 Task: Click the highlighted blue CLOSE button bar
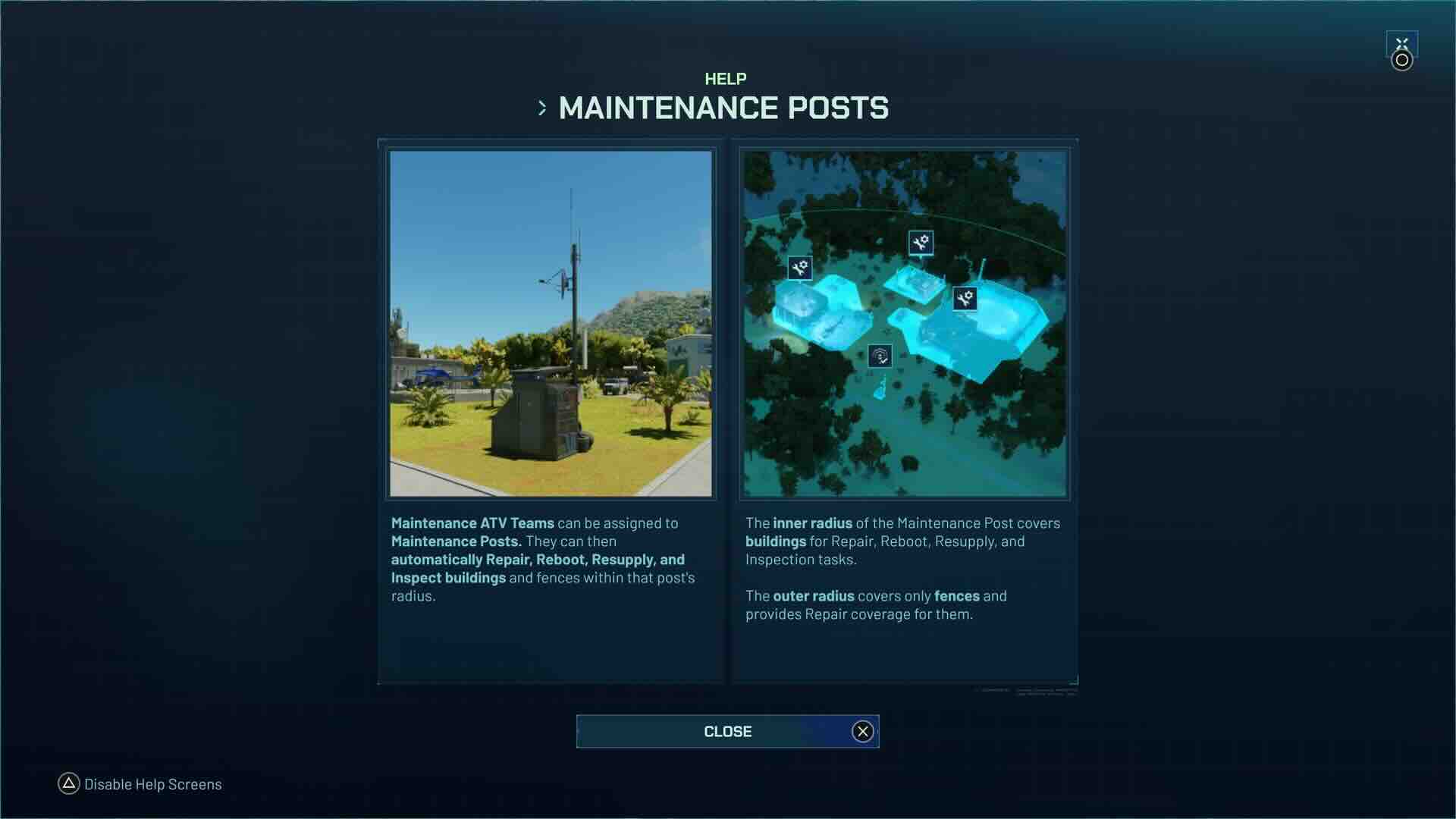point(727,731)
